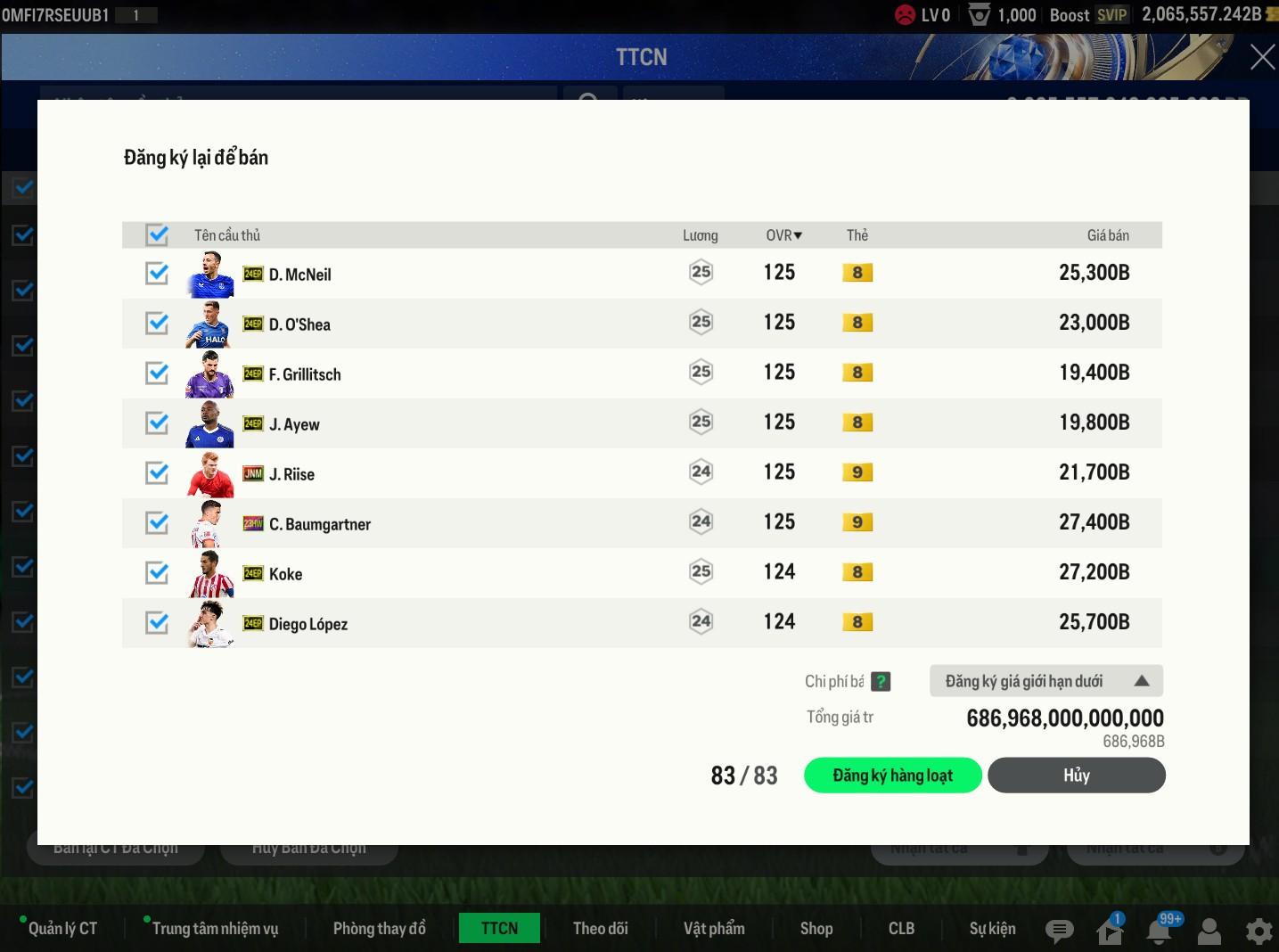Image resolution: width=1279 pixels, height=952 pixels.
Task: Show the green question mark fee help
Action: (x=881, y=682)
